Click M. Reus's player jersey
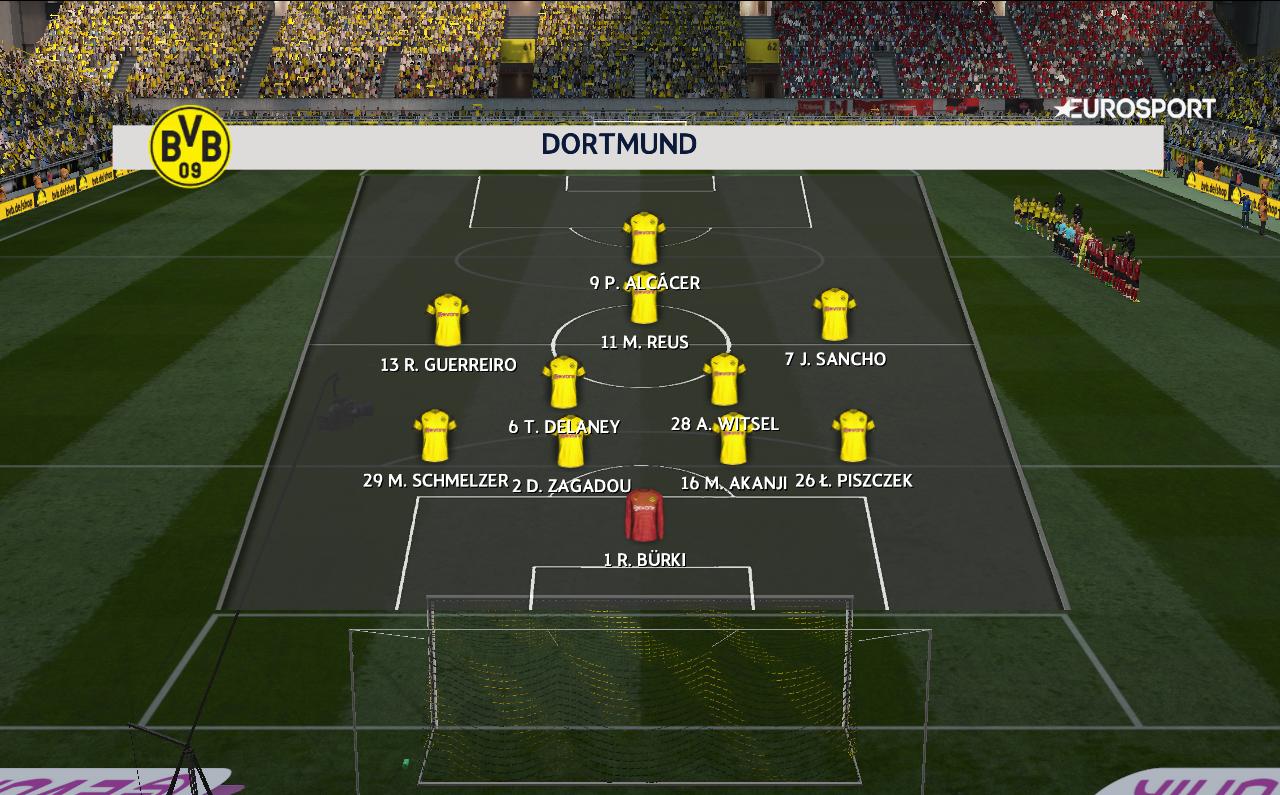 pyautogui.click(x=643, y=304)
